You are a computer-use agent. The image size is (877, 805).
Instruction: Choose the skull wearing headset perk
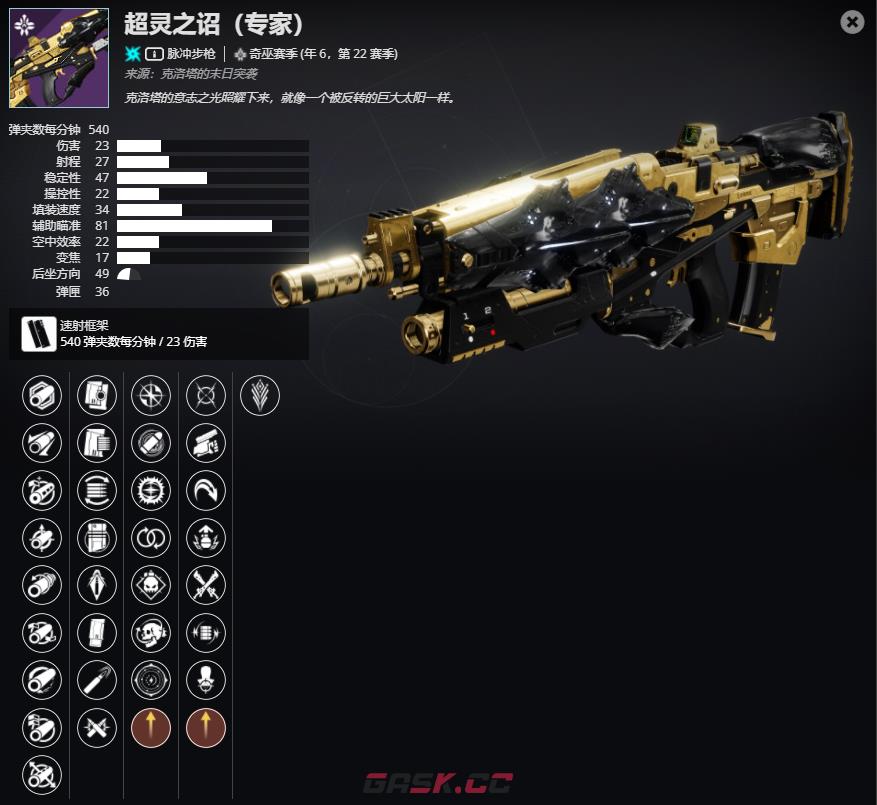[151, 632]
